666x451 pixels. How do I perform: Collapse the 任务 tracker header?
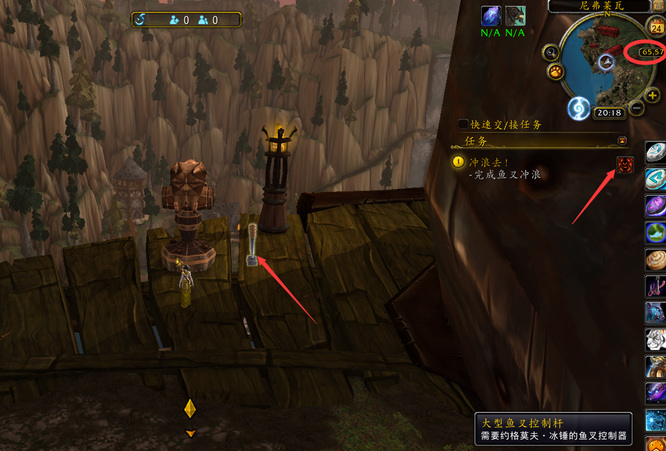point(622,141)
